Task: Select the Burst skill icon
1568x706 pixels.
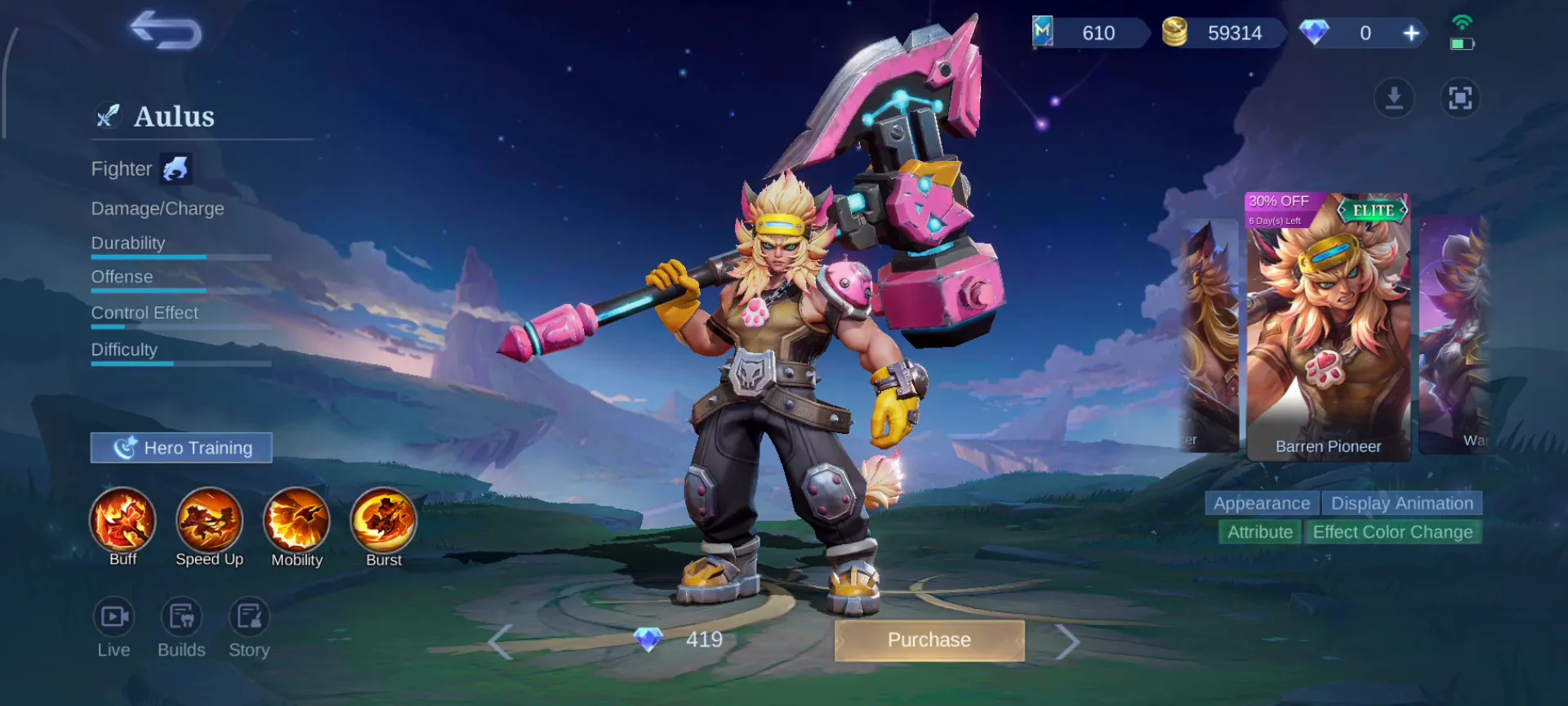Action: [x=383, y=521]
